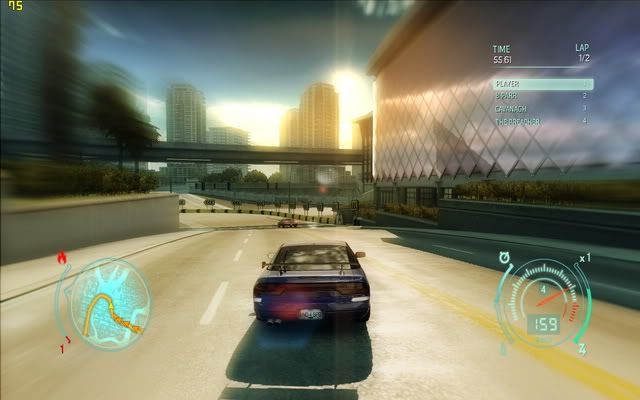Select the highlighted PLAYER leaderboard row
The width and height of the screenshot is (640, 400).
pyautogui.click(x=542, y=84)
